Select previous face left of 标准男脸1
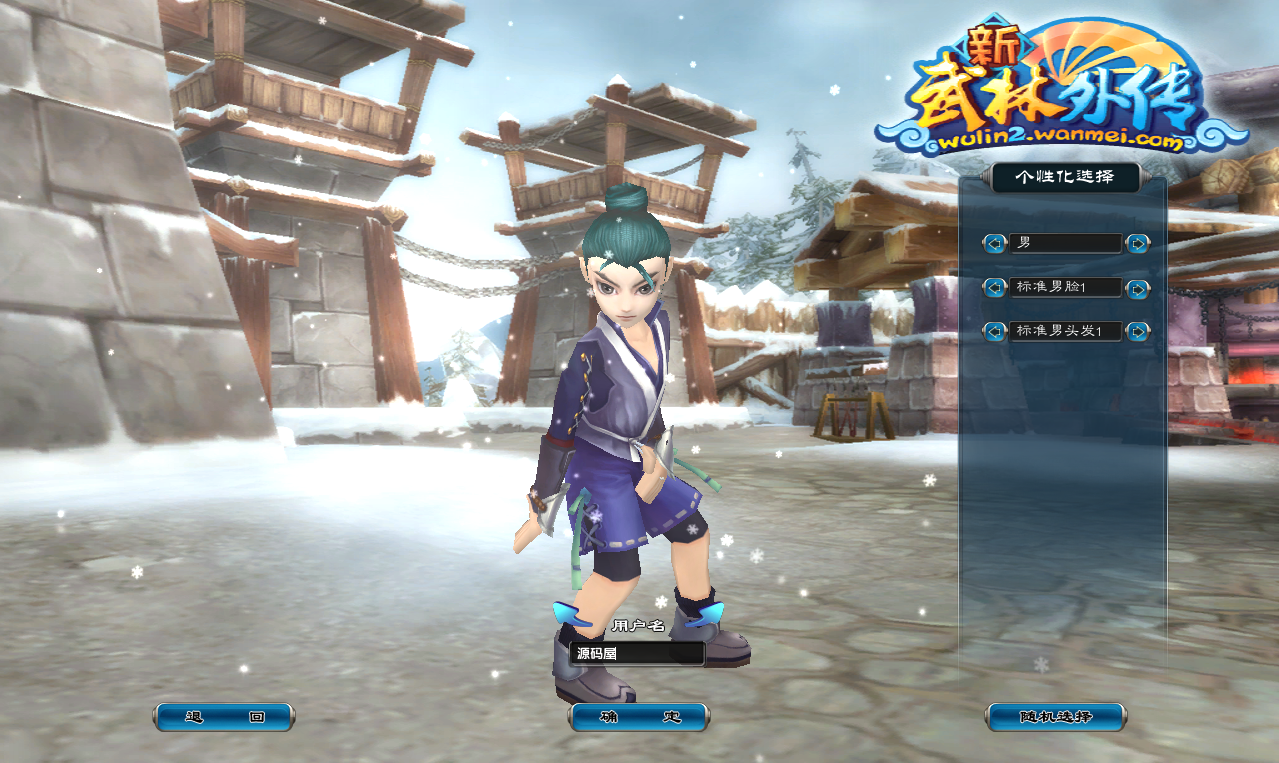The image size is (1279, 763). coord(994,288)
